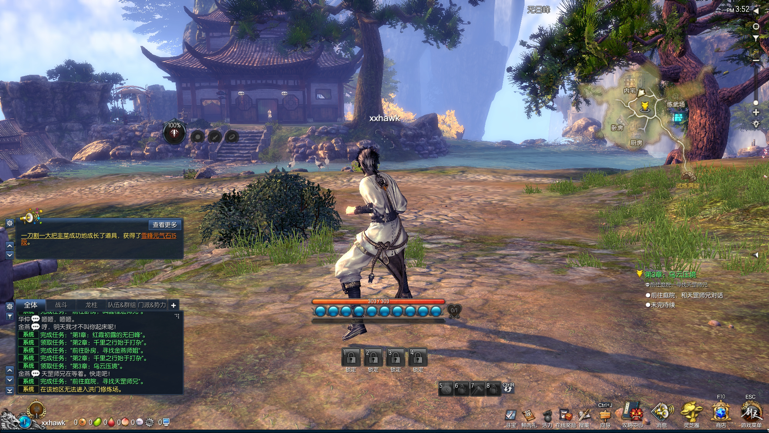769x433 pixels.
Task: Open the shop globe icon labeled F10
Action: click(720, 411)
